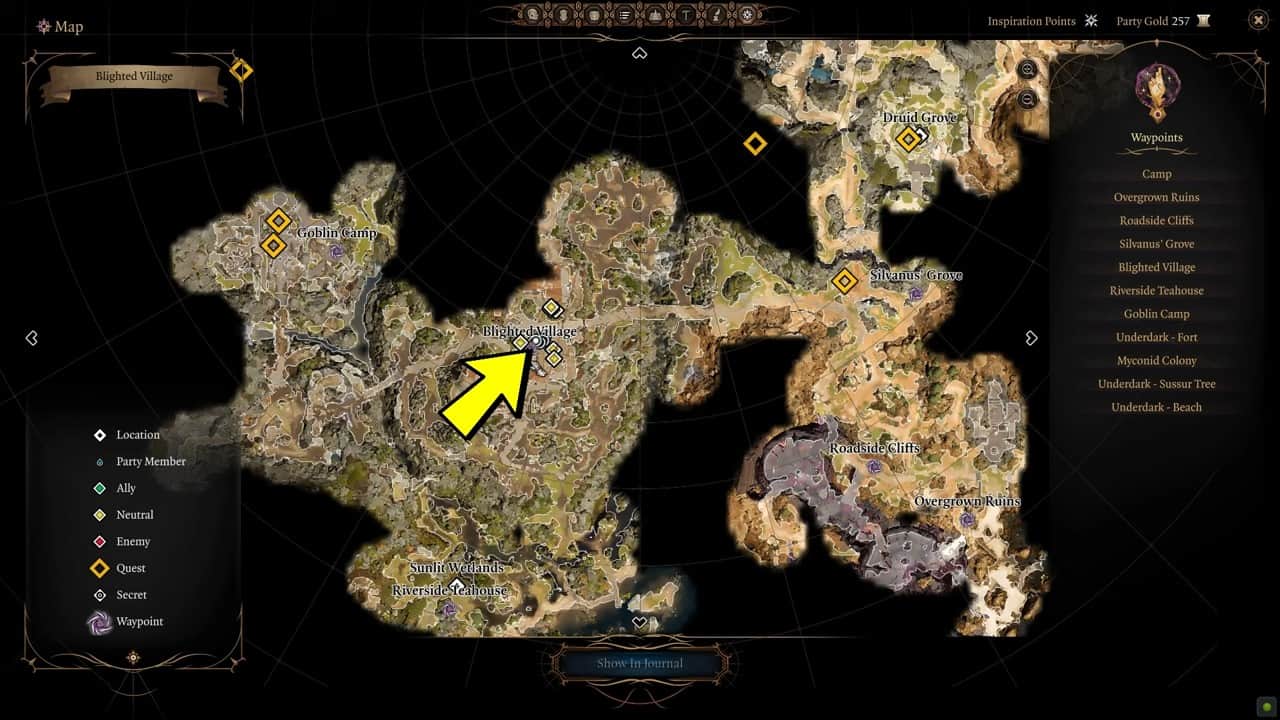
Task: Expand the map eastward with the right chevron
Action: (x=1031, y=338)
